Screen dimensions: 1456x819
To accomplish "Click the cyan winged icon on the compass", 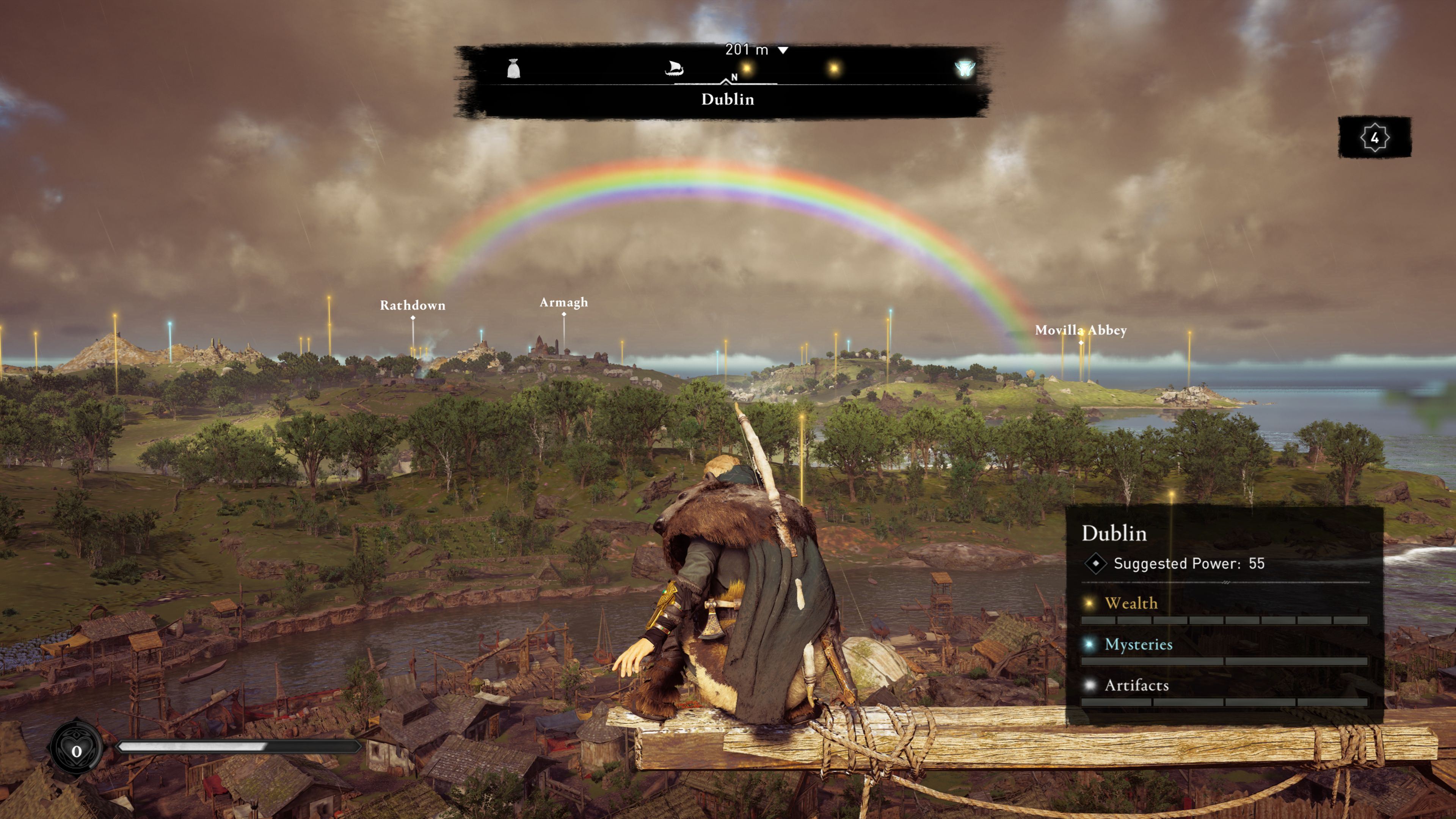I will pyautogui.click(x=964, y=69).
